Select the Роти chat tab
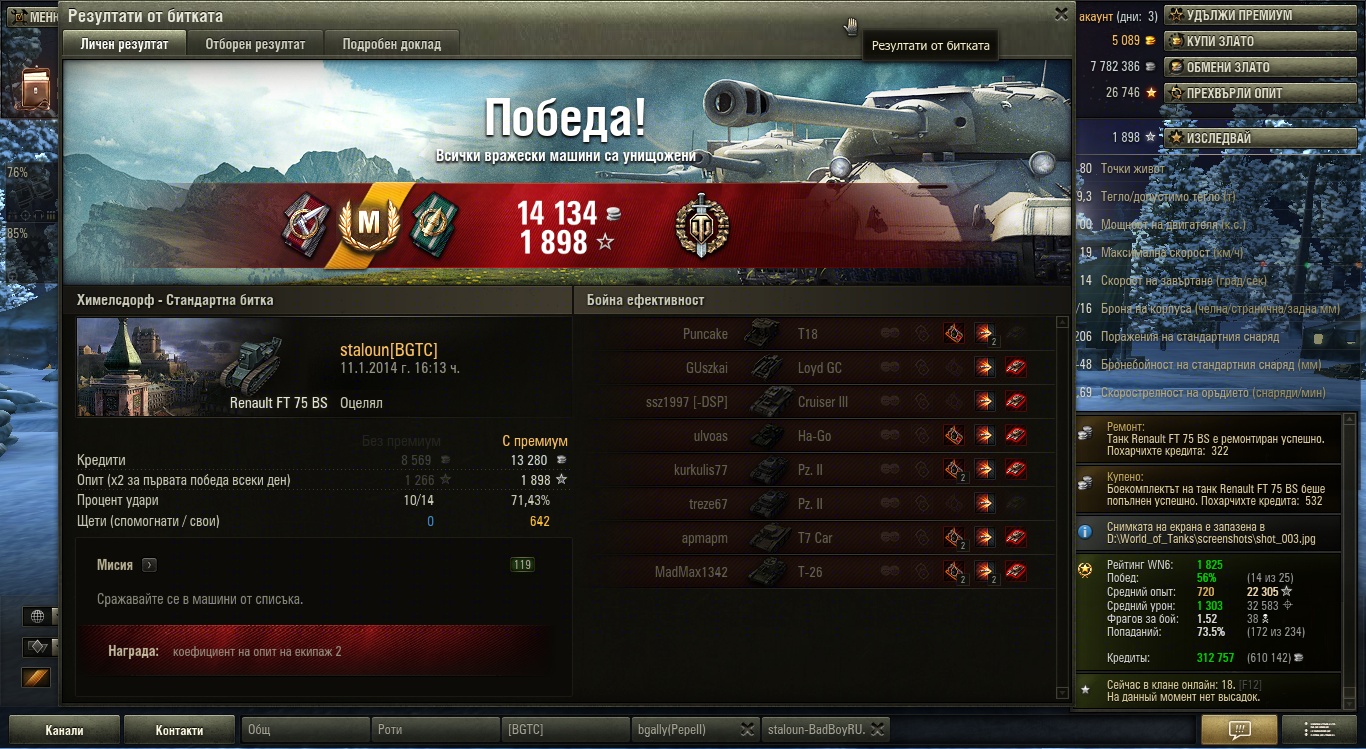 click(x=434, y=730)
